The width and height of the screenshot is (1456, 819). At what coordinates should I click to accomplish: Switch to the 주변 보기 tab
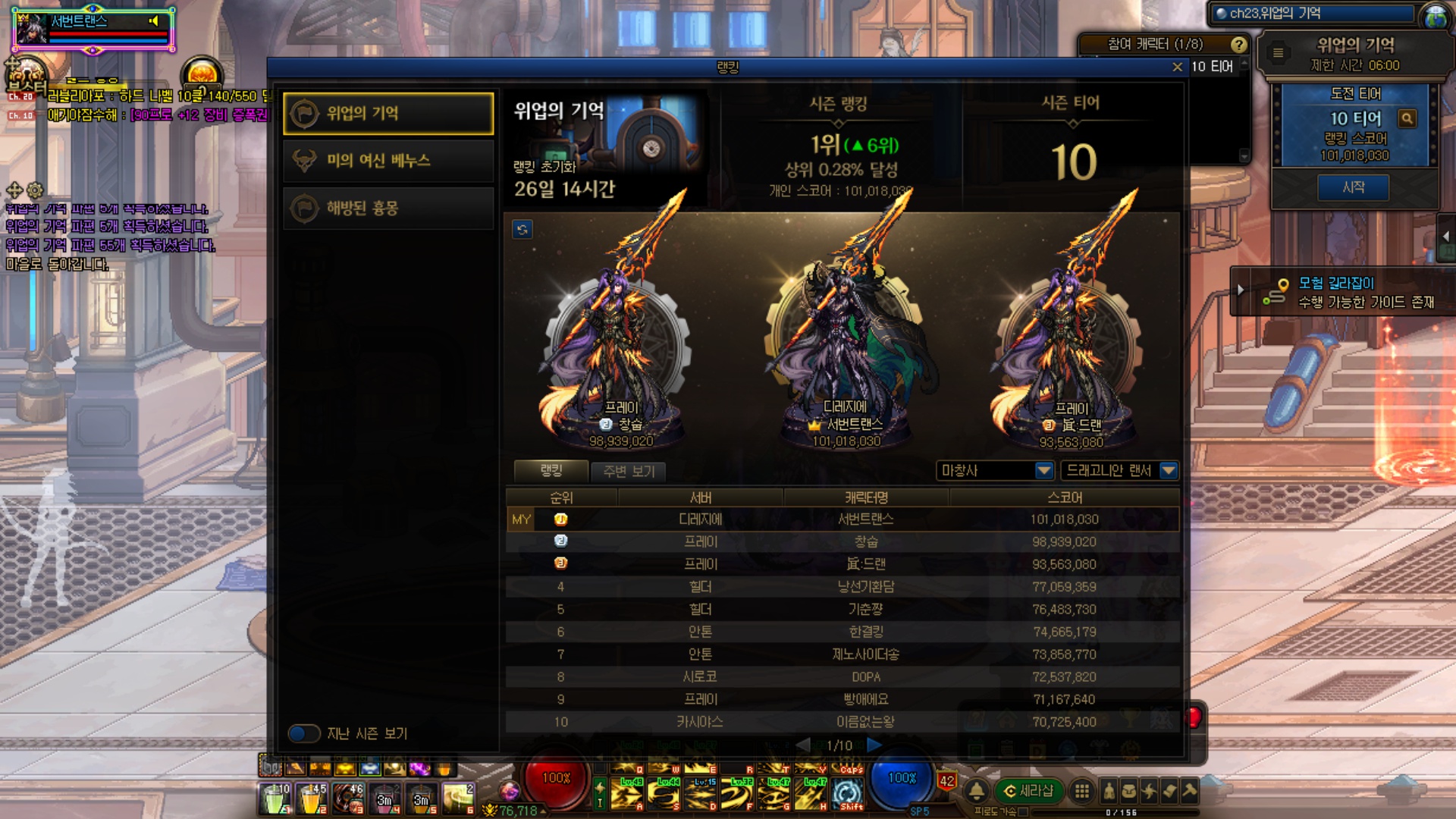[x=629, y=471]
